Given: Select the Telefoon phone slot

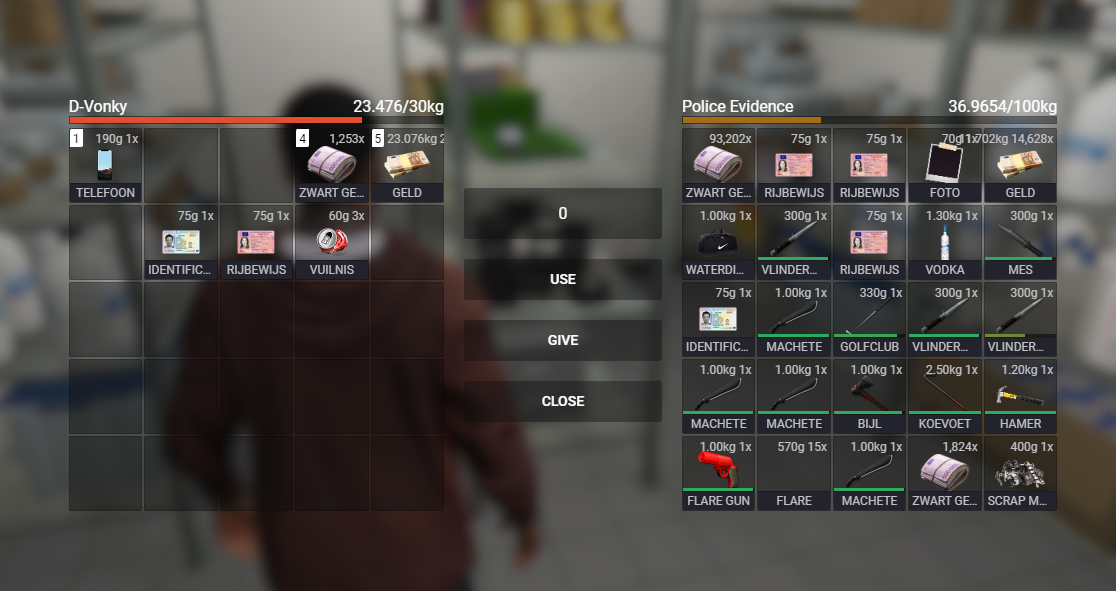Looking at the screenshot, I should 105,165.
